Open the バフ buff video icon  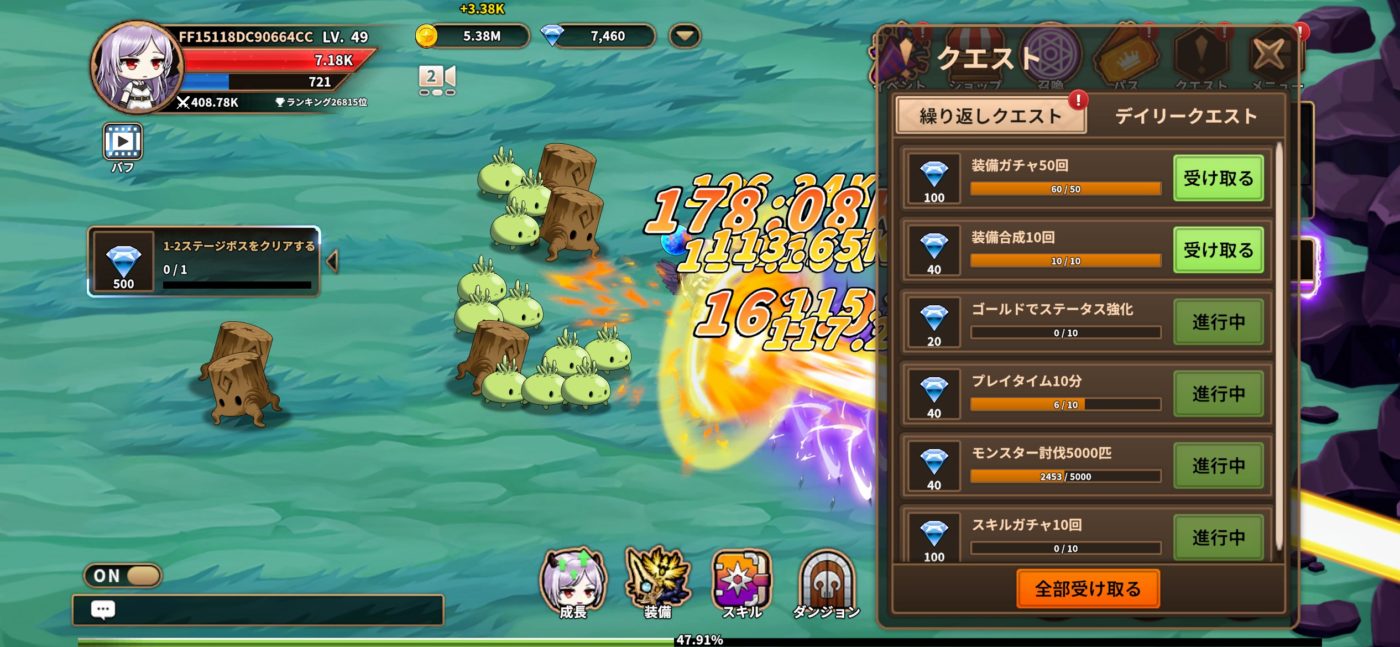(x=123, y=143)
